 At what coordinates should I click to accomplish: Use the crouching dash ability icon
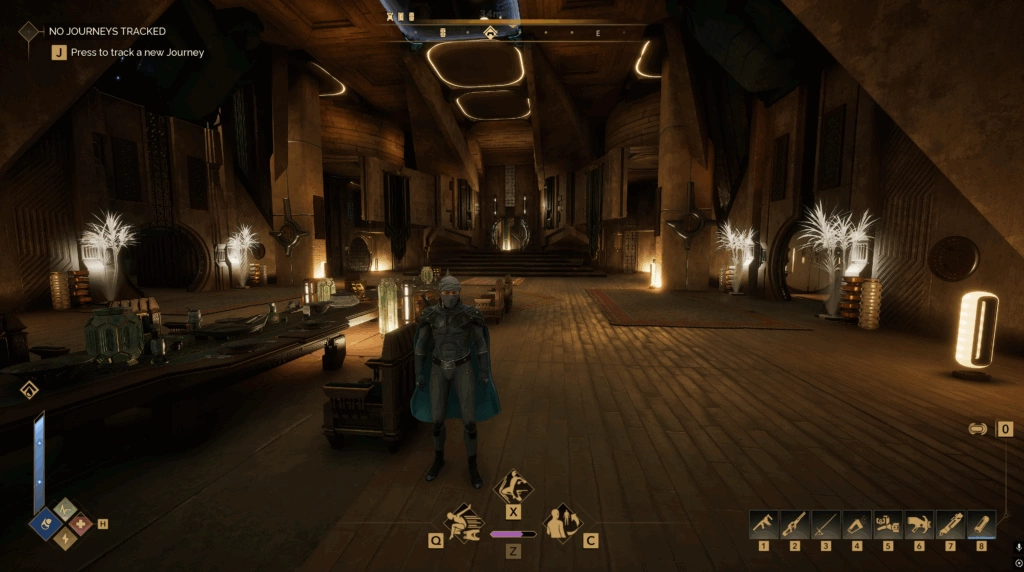click(465, 521)
